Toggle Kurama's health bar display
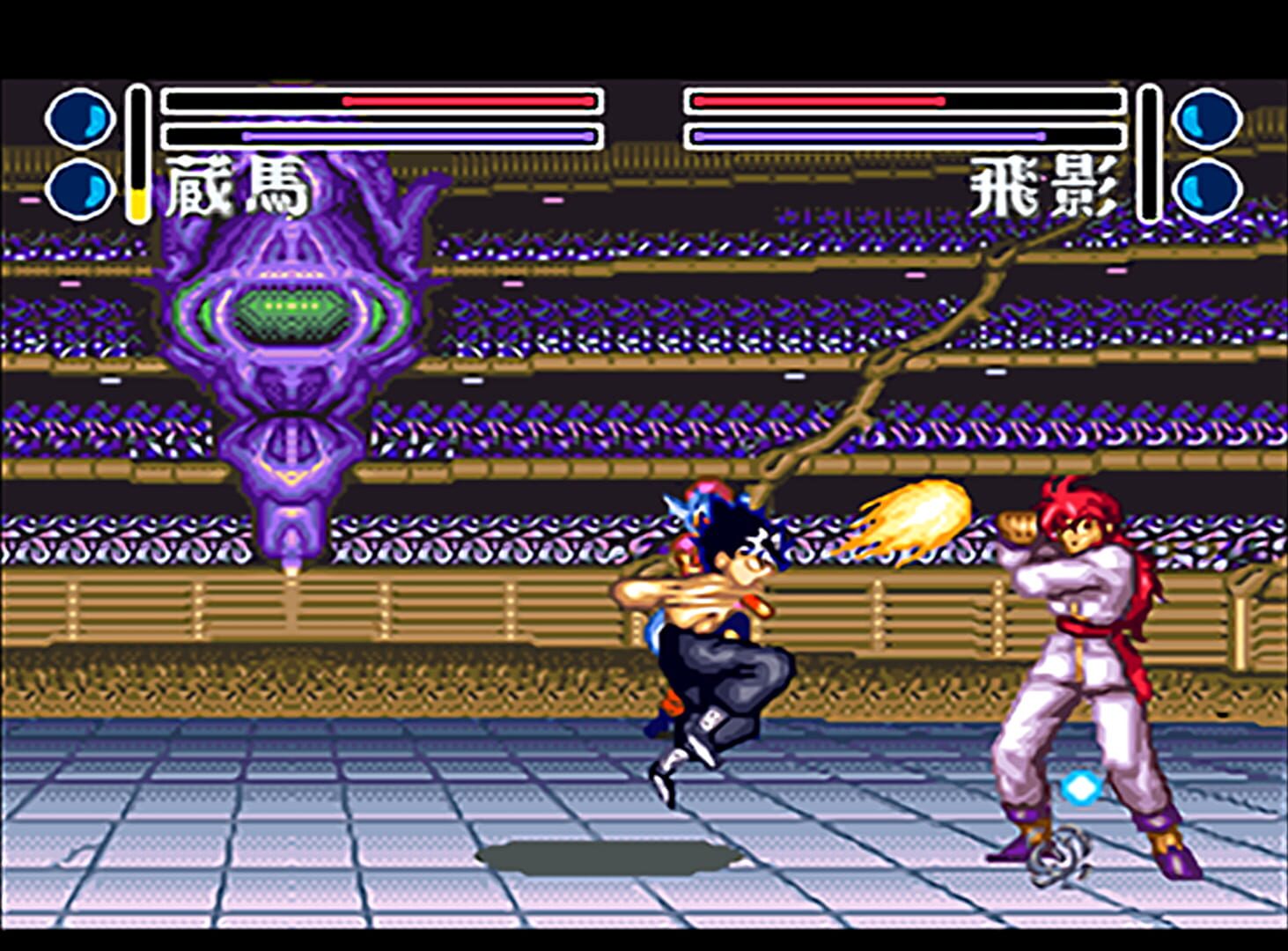Screen dimensions: 1288x951 tap(379, 101)
